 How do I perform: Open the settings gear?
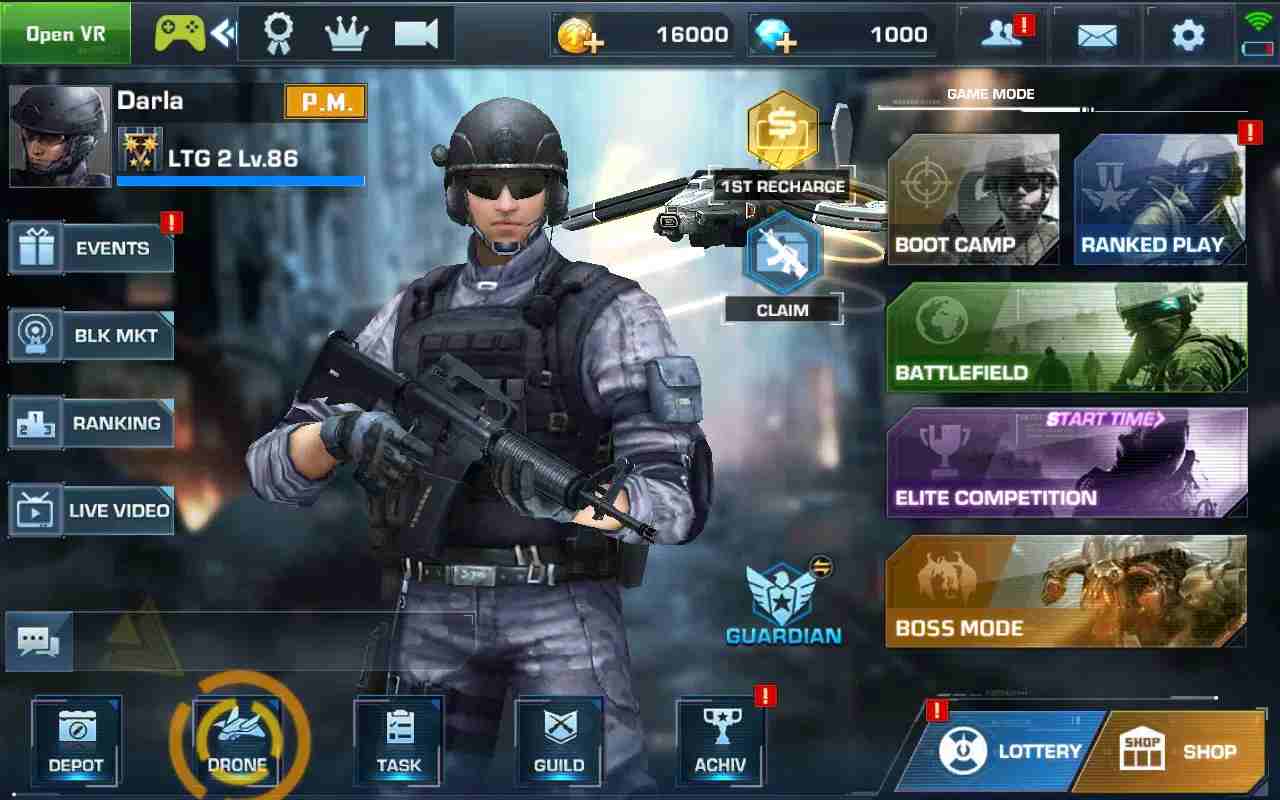point(1188,33)
